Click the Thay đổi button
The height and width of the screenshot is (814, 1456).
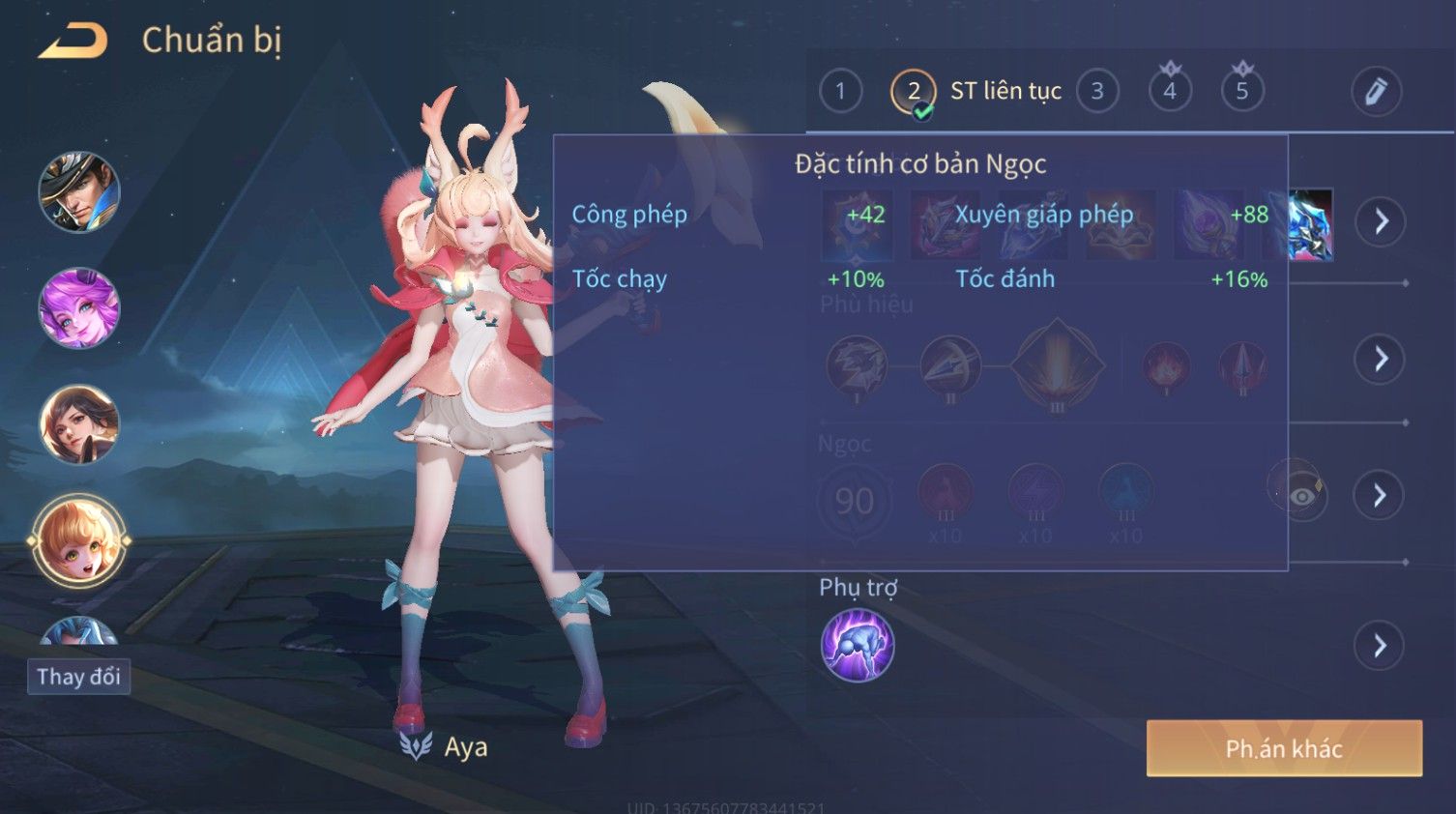[x=79, y=677]
